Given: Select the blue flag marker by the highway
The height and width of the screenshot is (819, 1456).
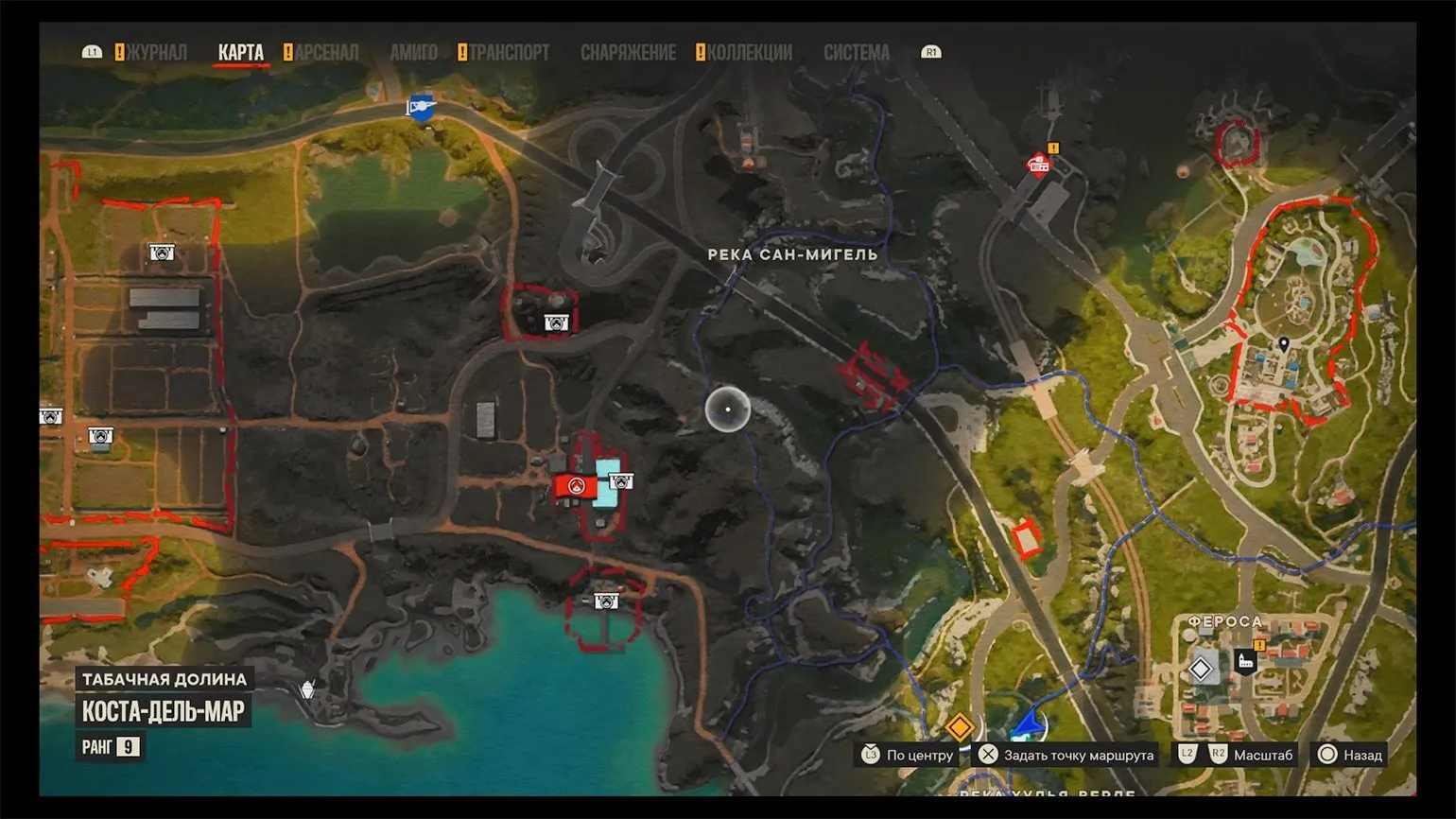Looking at the screenshot, I should [421, 107].
